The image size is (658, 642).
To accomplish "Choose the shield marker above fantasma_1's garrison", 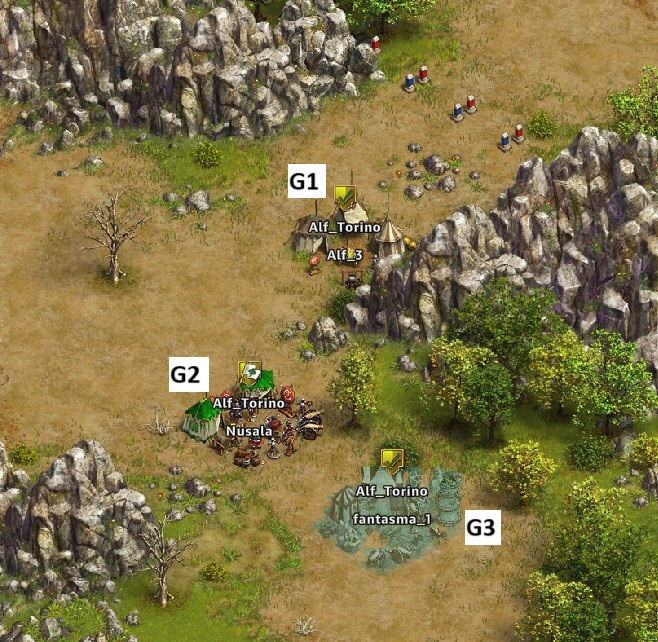I will [392, 460].
